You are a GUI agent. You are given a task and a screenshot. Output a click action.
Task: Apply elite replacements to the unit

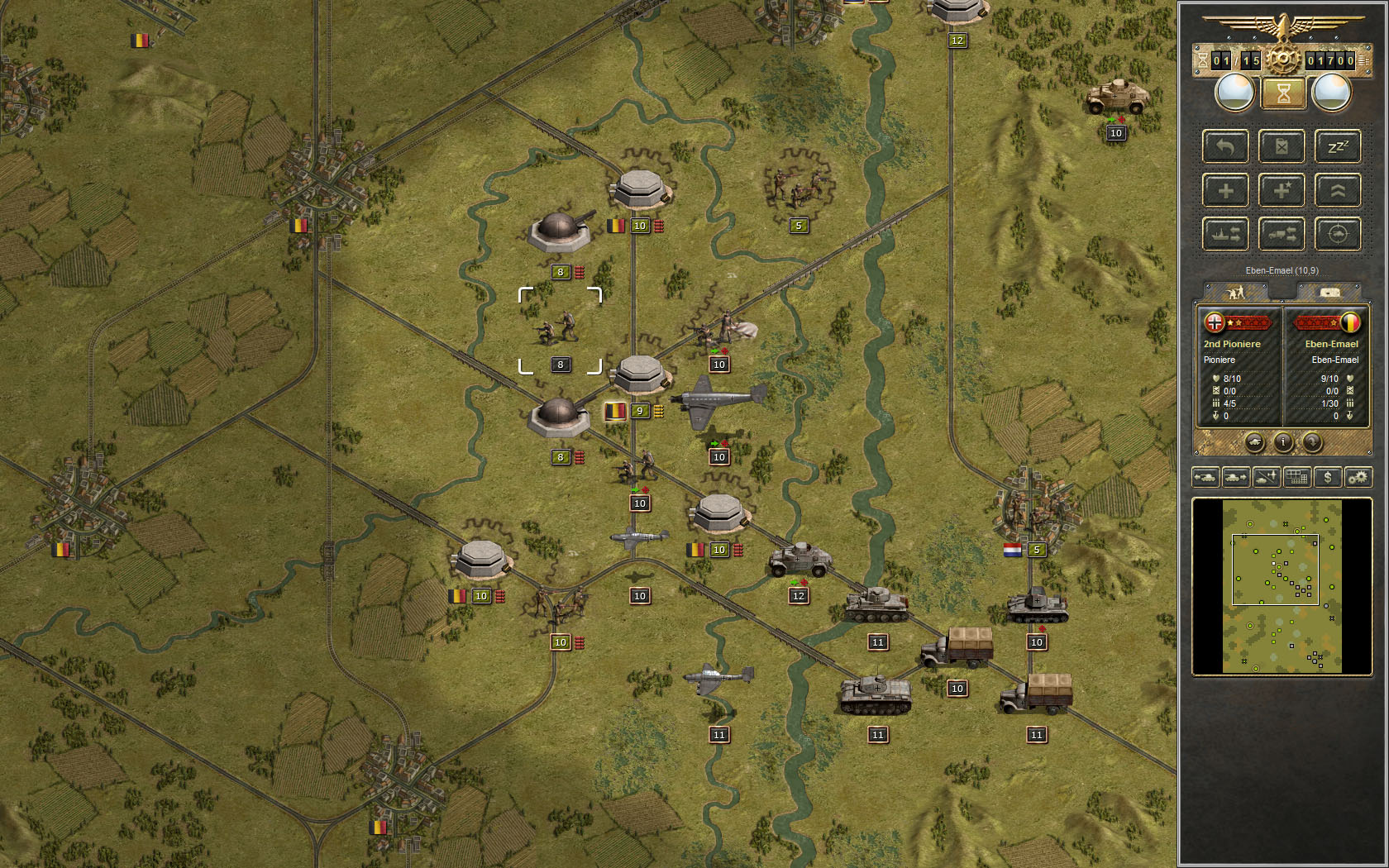[1282, 190]
